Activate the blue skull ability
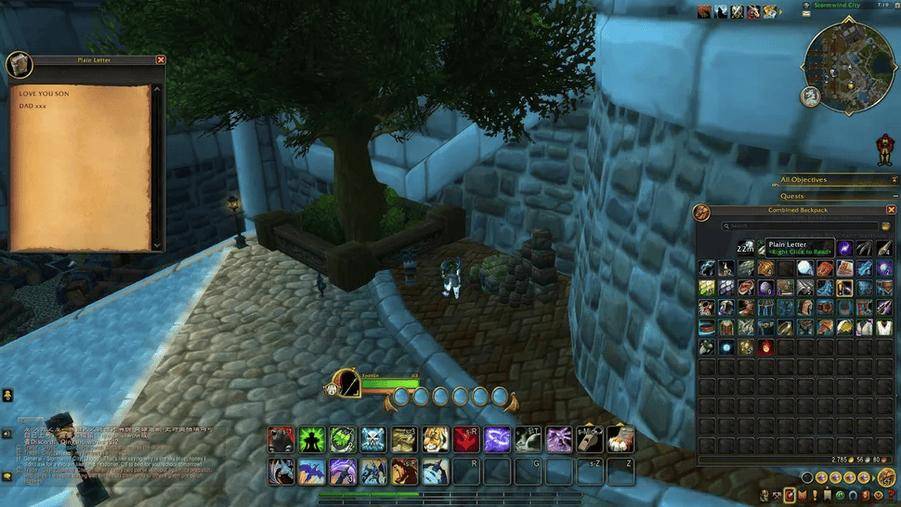 point(373,439)
